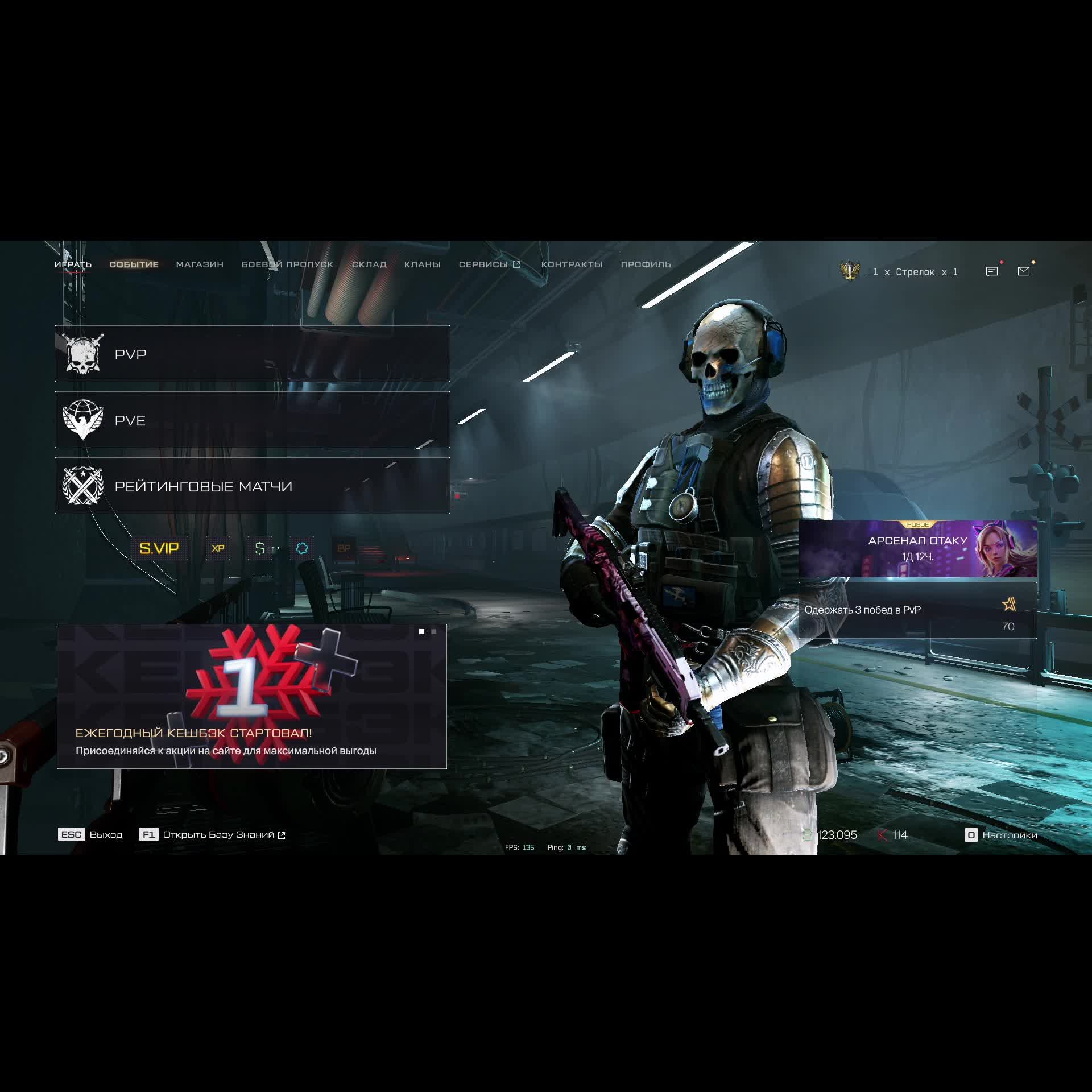
Task: Open the mail envelope icon
Action: 1024,271
